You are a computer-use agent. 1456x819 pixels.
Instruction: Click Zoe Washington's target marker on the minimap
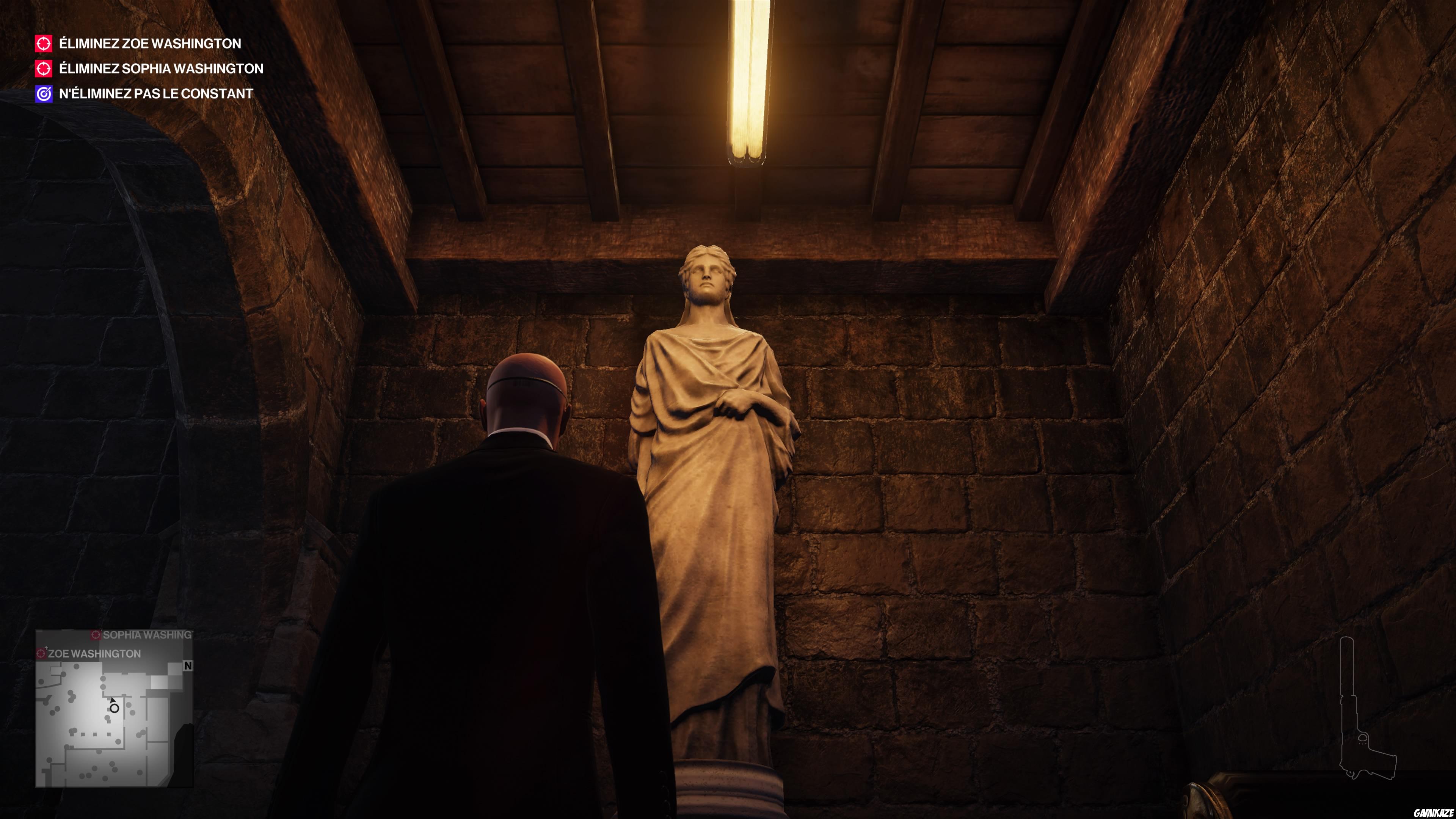41,653
